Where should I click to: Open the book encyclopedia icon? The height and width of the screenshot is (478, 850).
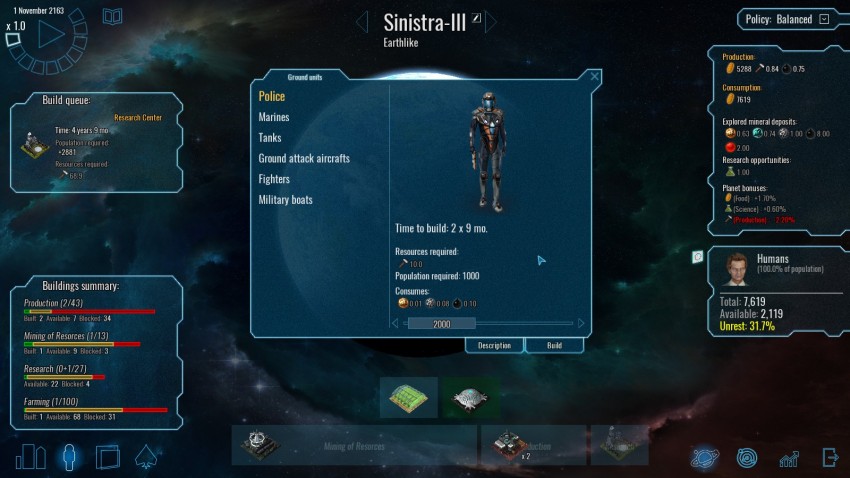click(x=113, y=16)
